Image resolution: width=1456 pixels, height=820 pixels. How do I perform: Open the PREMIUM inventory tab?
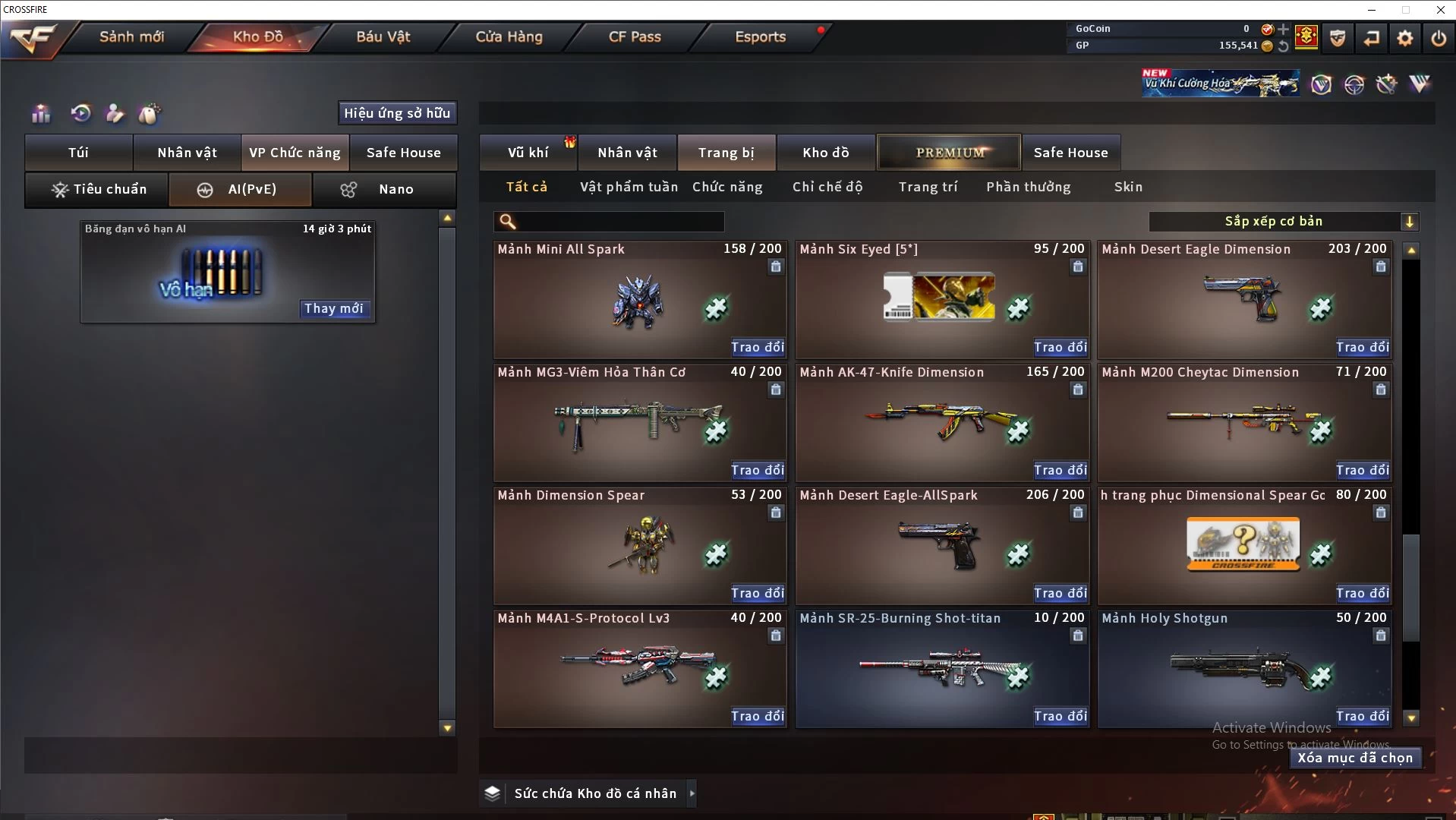[950, 153]
